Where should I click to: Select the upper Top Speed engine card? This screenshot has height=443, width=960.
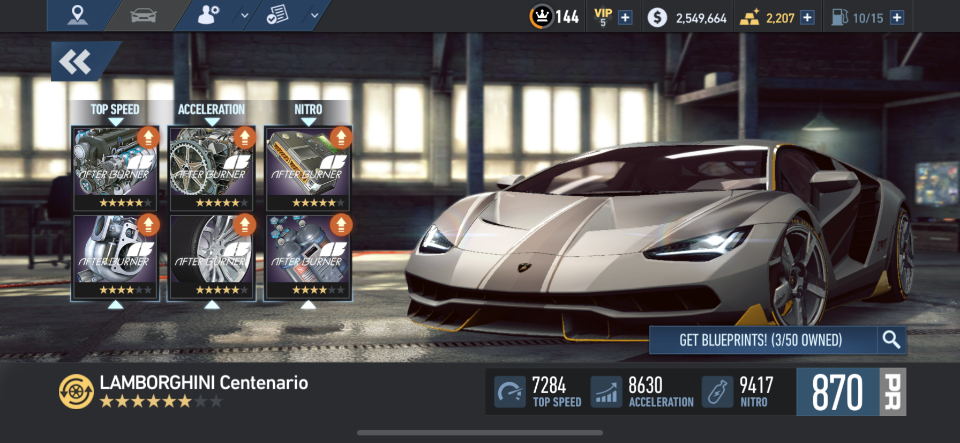[115, 167]
